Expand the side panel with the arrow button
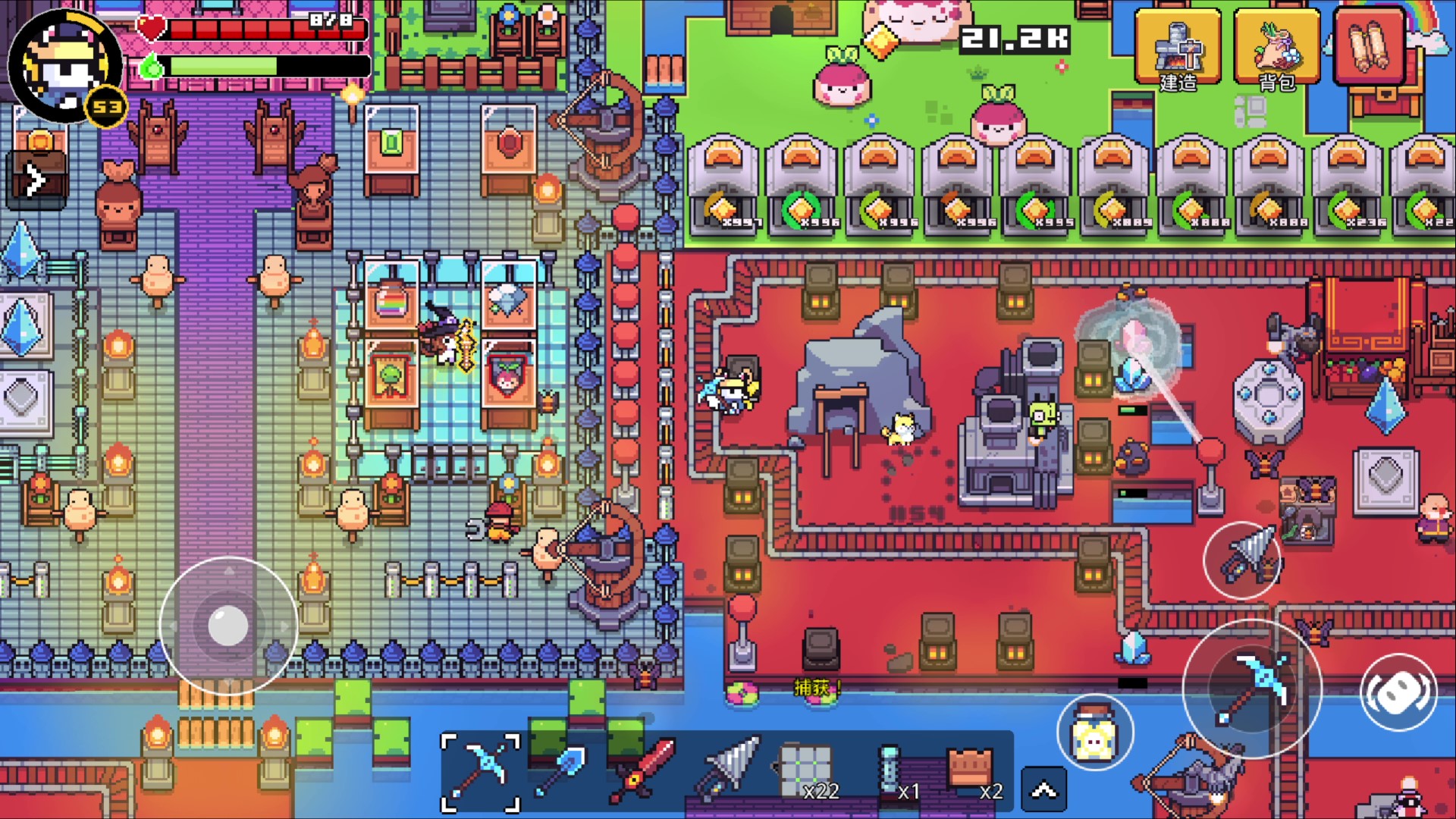1456x819 pixels. (35, 180)
